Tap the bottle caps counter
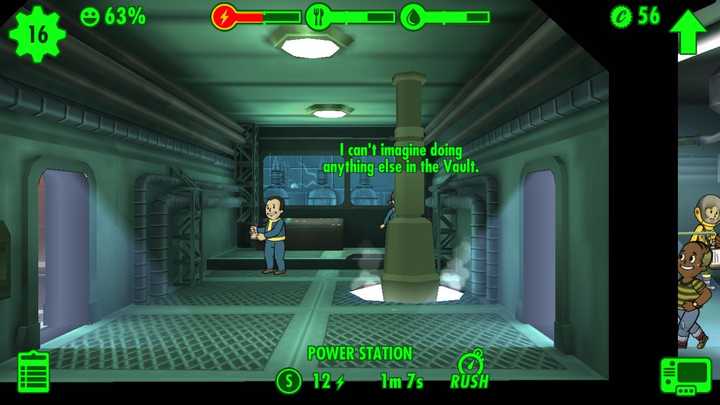Image resolution: width=720 pixels, height=405 pixels. coord(636,16)
